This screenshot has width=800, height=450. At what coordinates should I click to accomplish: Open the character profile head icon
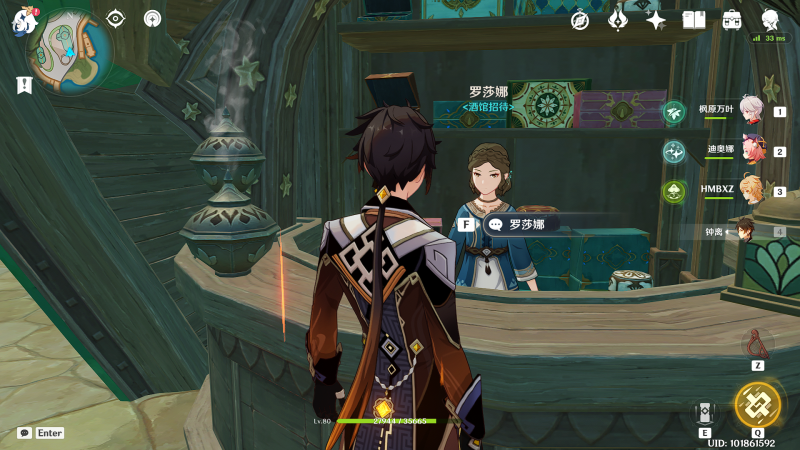(x=770, y=20)
